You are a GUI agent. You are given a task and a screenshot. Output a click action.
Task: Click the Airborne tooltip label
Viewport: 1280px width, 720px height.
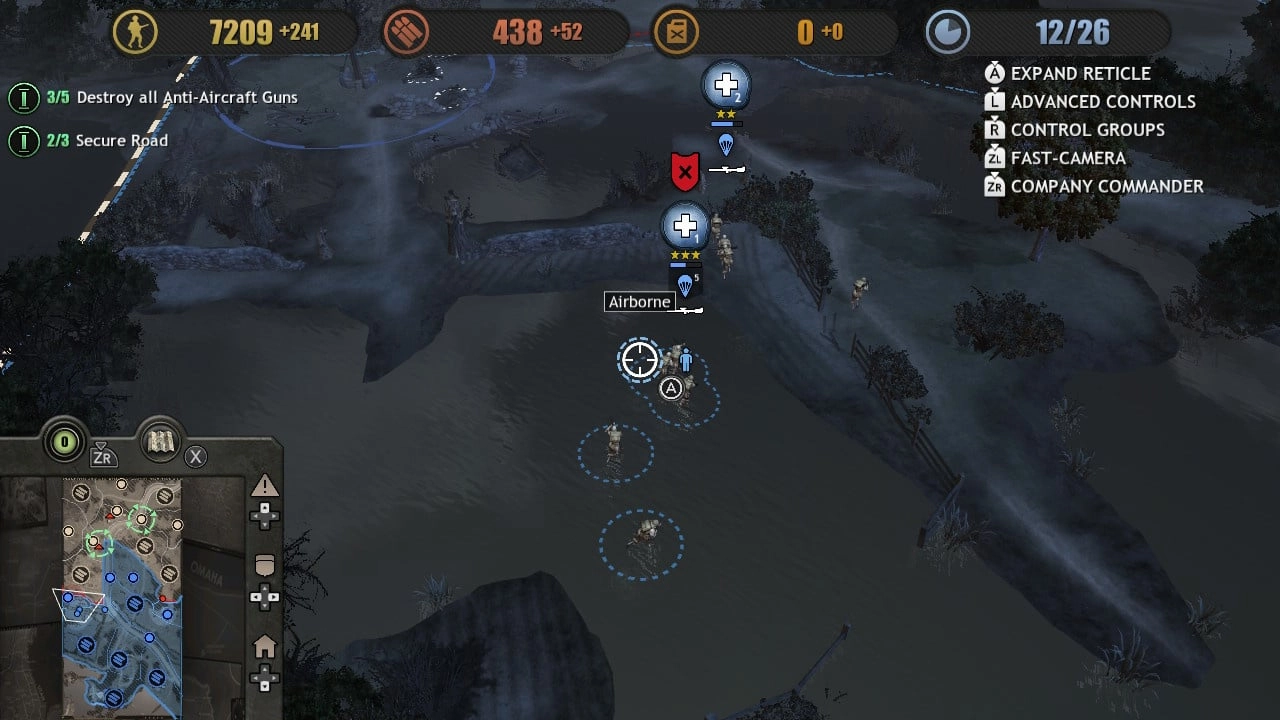[x=639, y=301]
